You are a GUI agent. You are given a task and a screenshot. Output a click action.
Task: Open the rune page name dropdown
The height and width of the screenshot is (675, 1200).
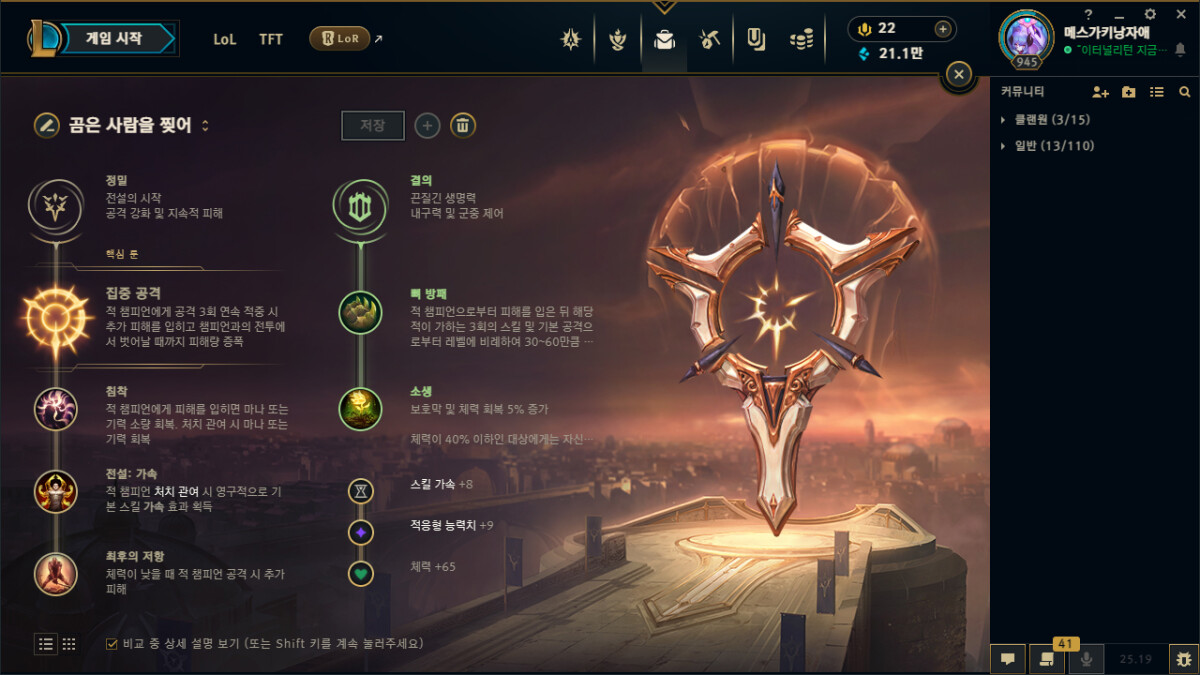[x=205, y=126]
